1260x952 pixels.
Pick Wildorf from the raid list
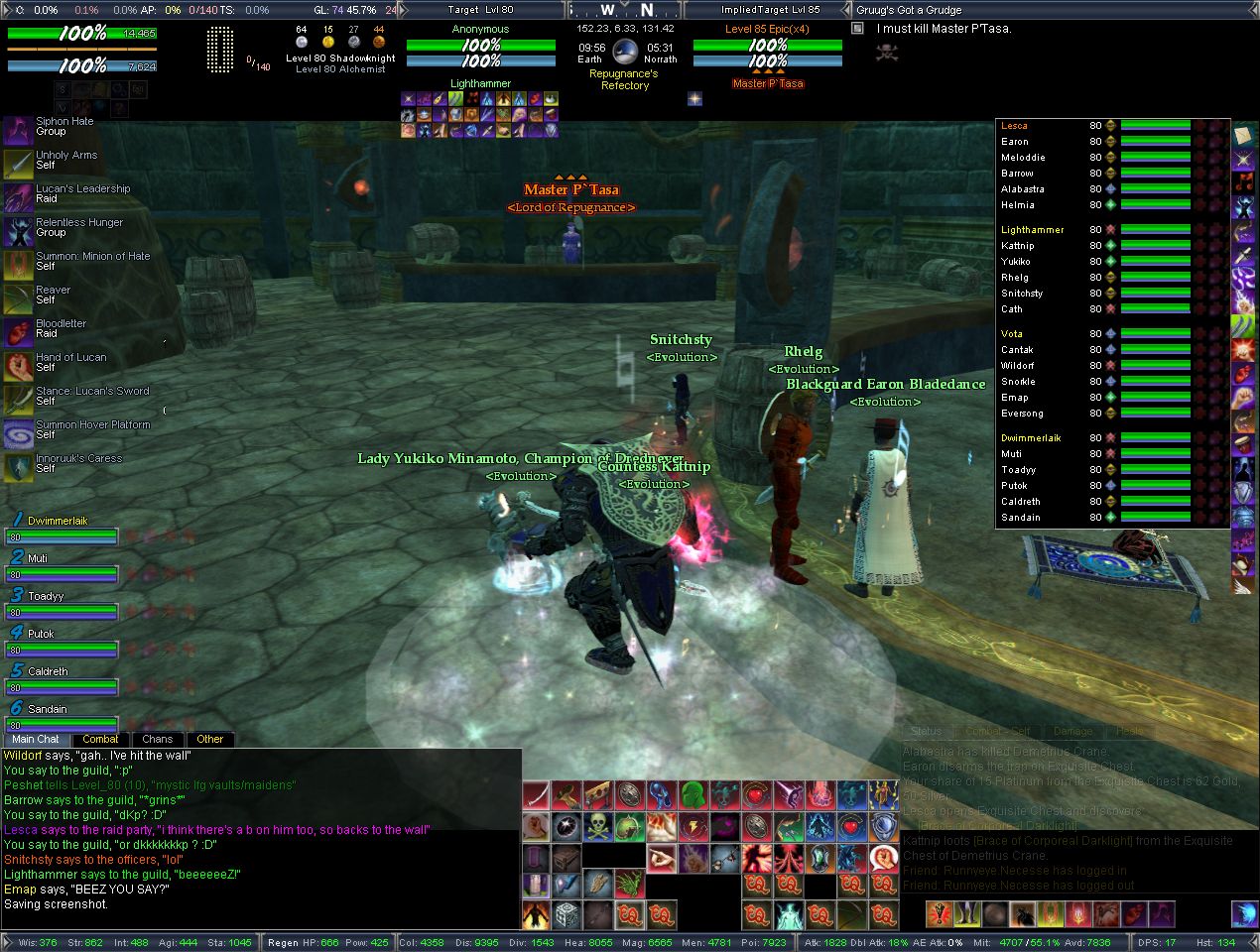pos(1018,366)
